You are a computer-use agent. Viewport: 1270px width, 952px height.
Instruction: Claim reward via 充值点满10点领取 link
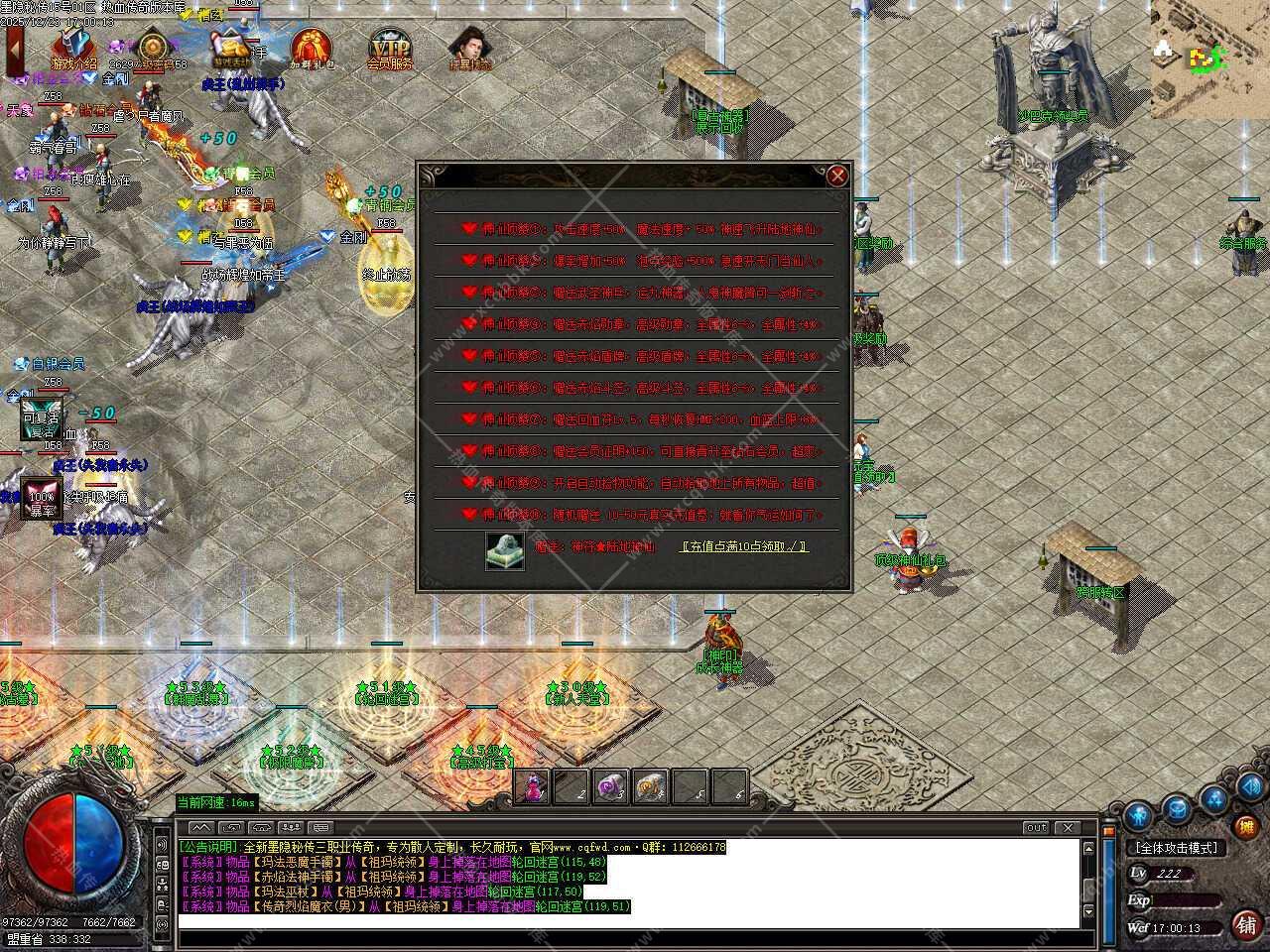tap(743, 546)
